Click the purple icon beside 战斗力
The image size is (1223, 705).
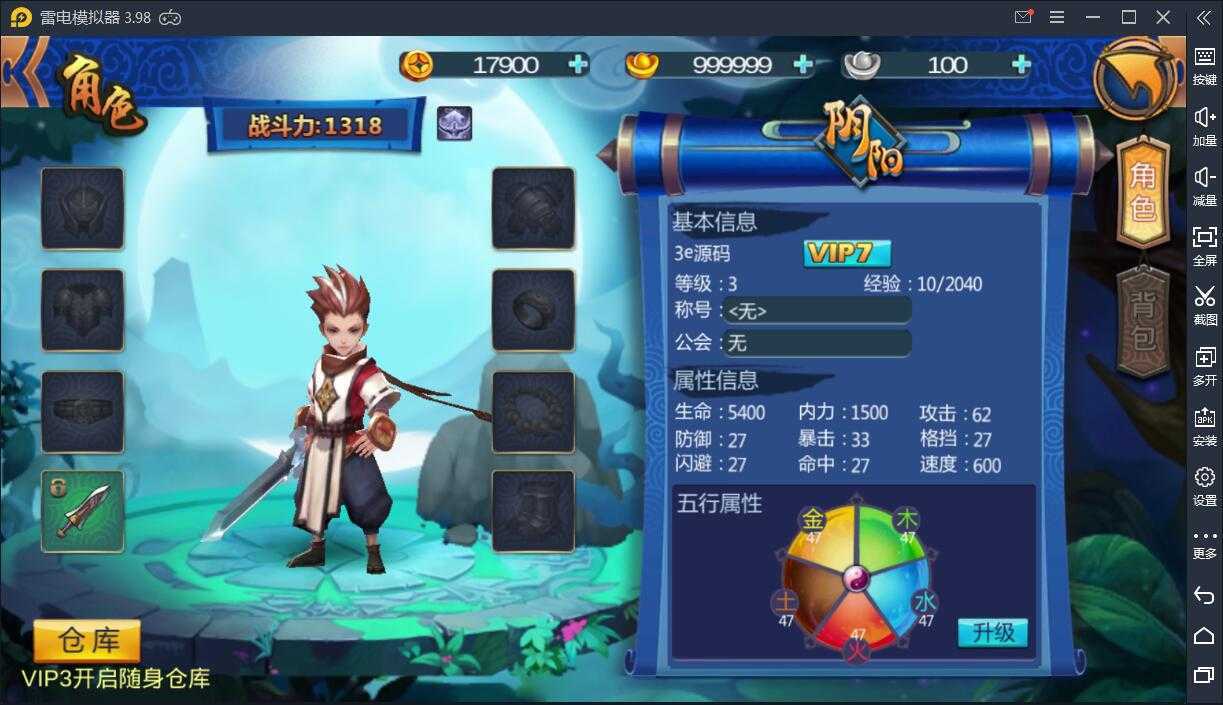454,124
